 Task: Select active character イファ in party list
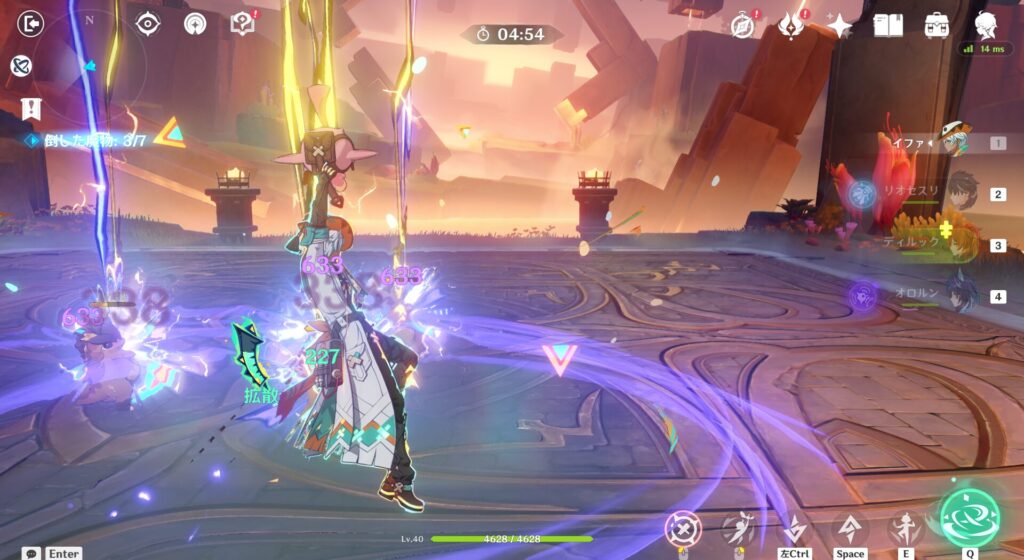tap(955, 143)
